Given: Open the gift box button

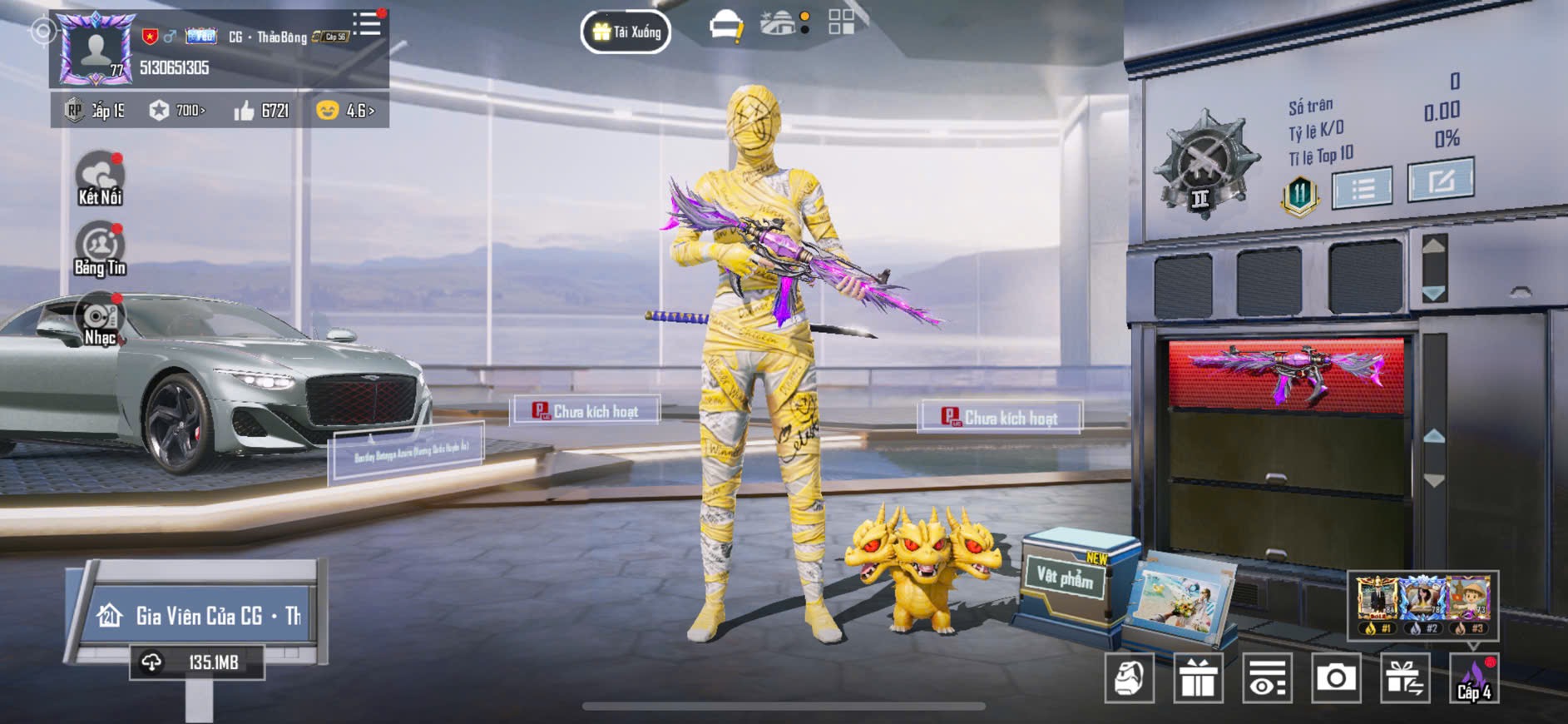Looking at the screenshot, I should pos(1198,678).
